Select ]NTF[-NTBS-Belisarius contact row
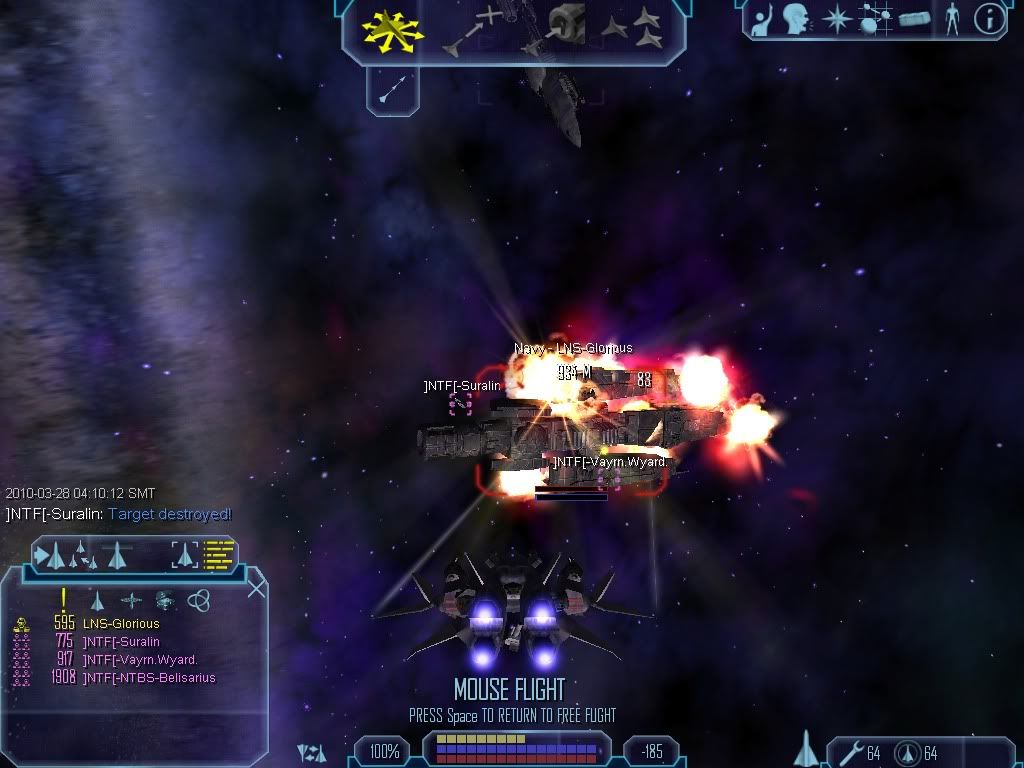Screen dimensions: 1024x768 148,678
